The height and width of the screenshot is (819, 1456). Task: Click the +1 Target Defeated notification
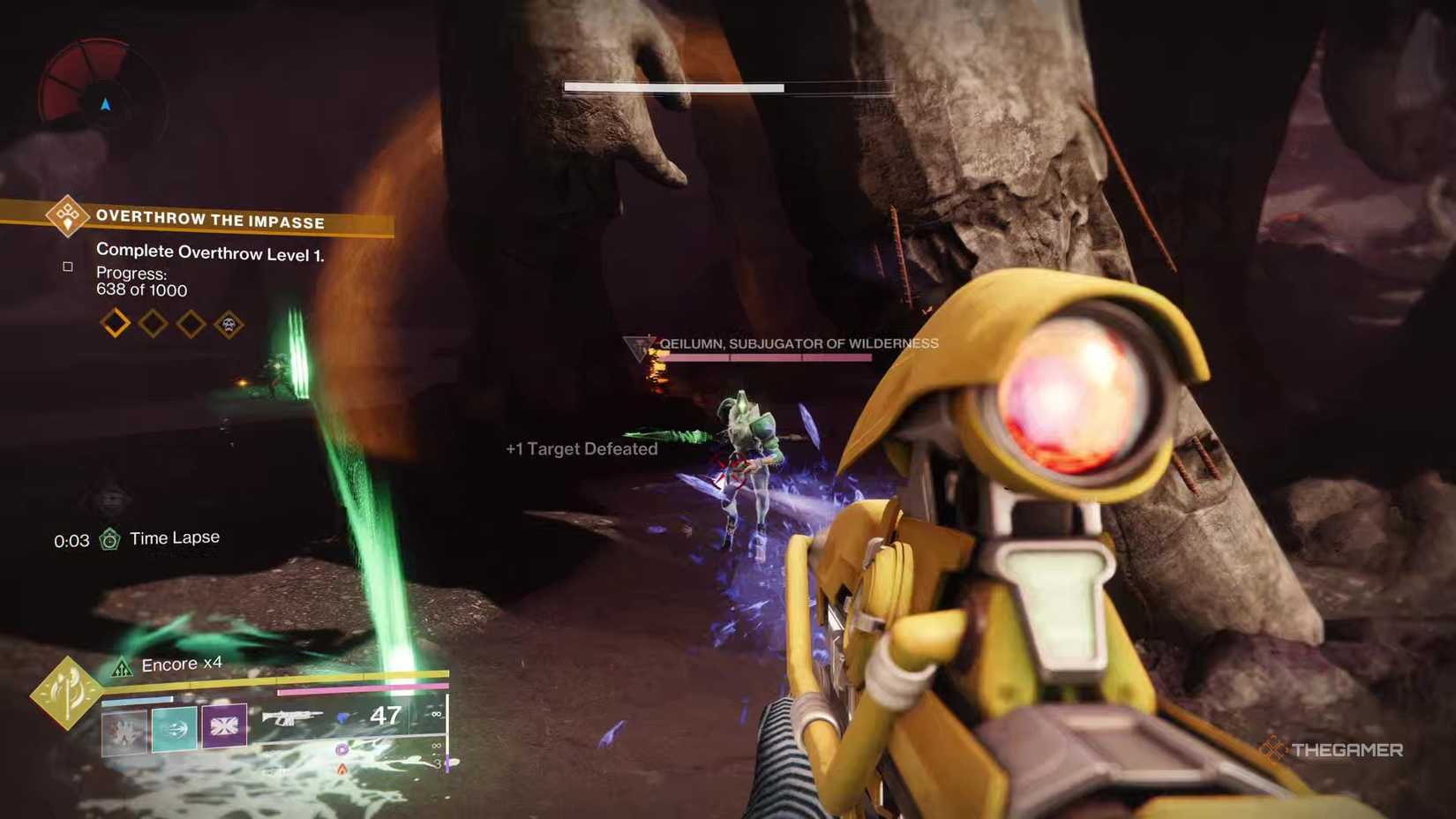coord(580,449)
